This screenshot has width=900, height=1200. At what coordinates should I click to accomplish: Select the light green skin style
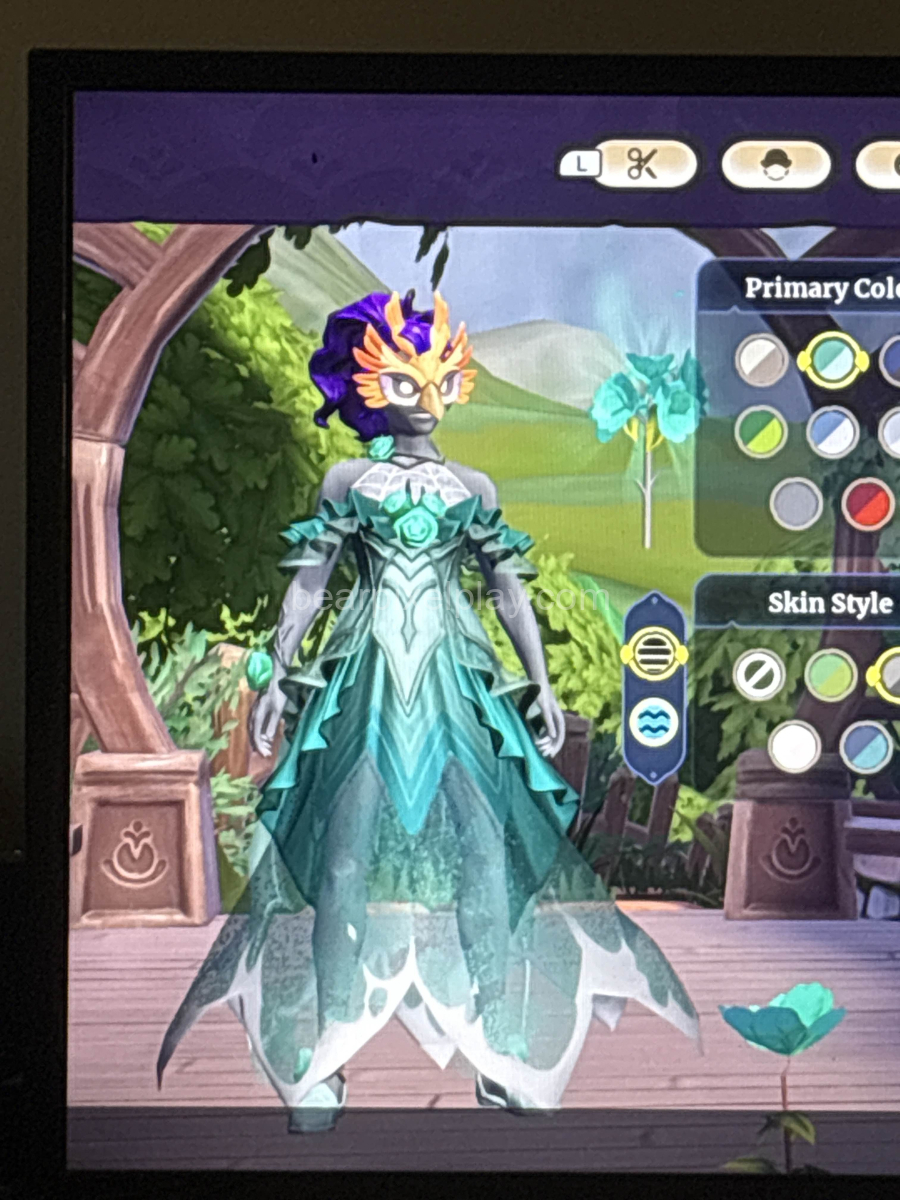pos(831,675)
